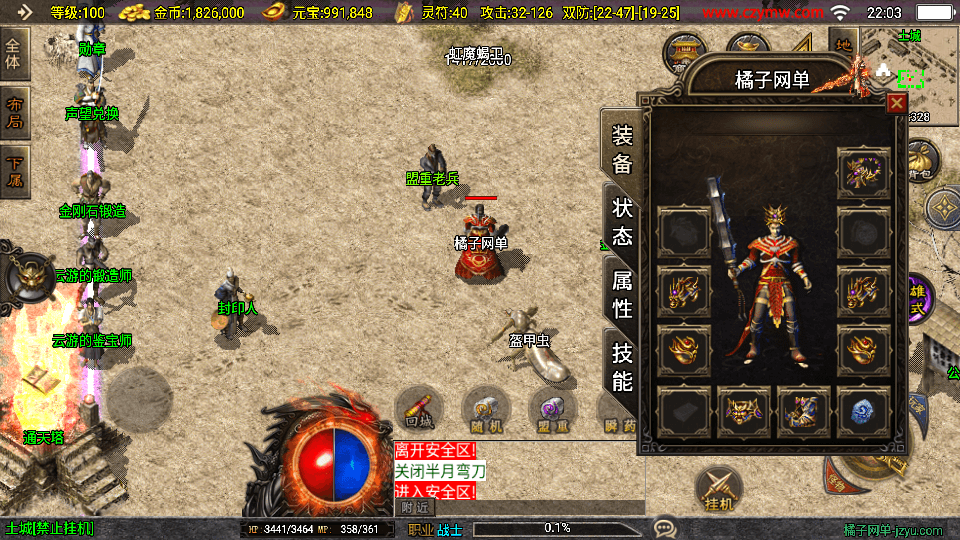Use the 随机 random teleport scroll
The width and height of the screenshot is (960, 540).
486,410
